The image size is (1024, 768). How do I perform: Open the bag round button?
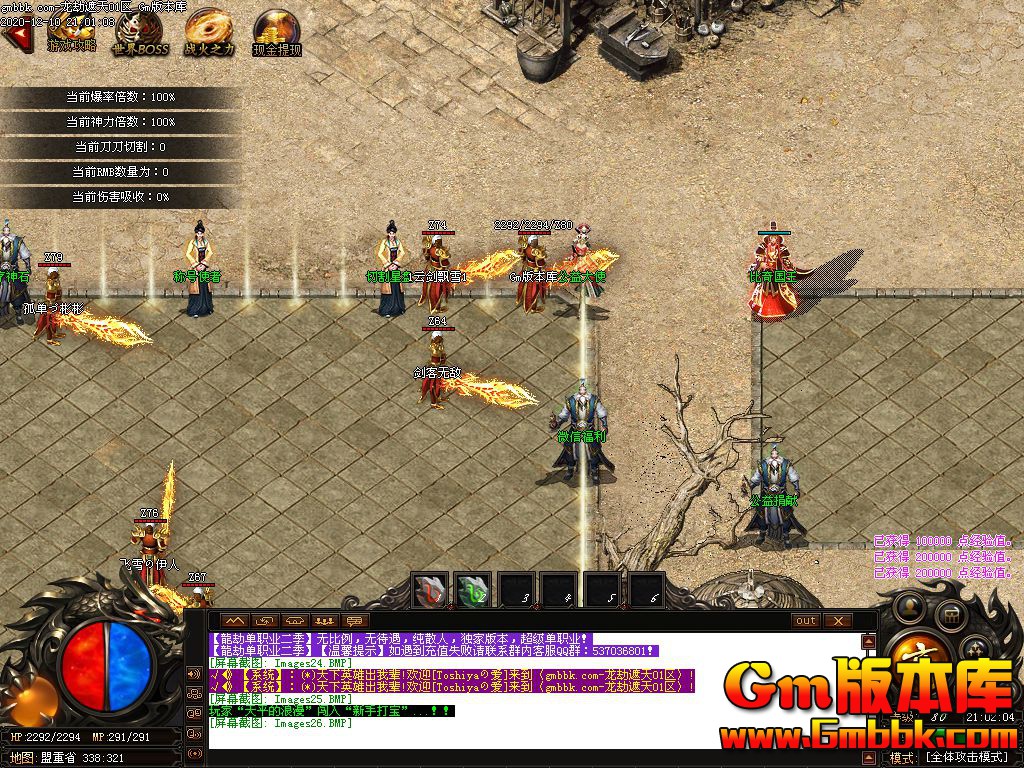point(950,615)
